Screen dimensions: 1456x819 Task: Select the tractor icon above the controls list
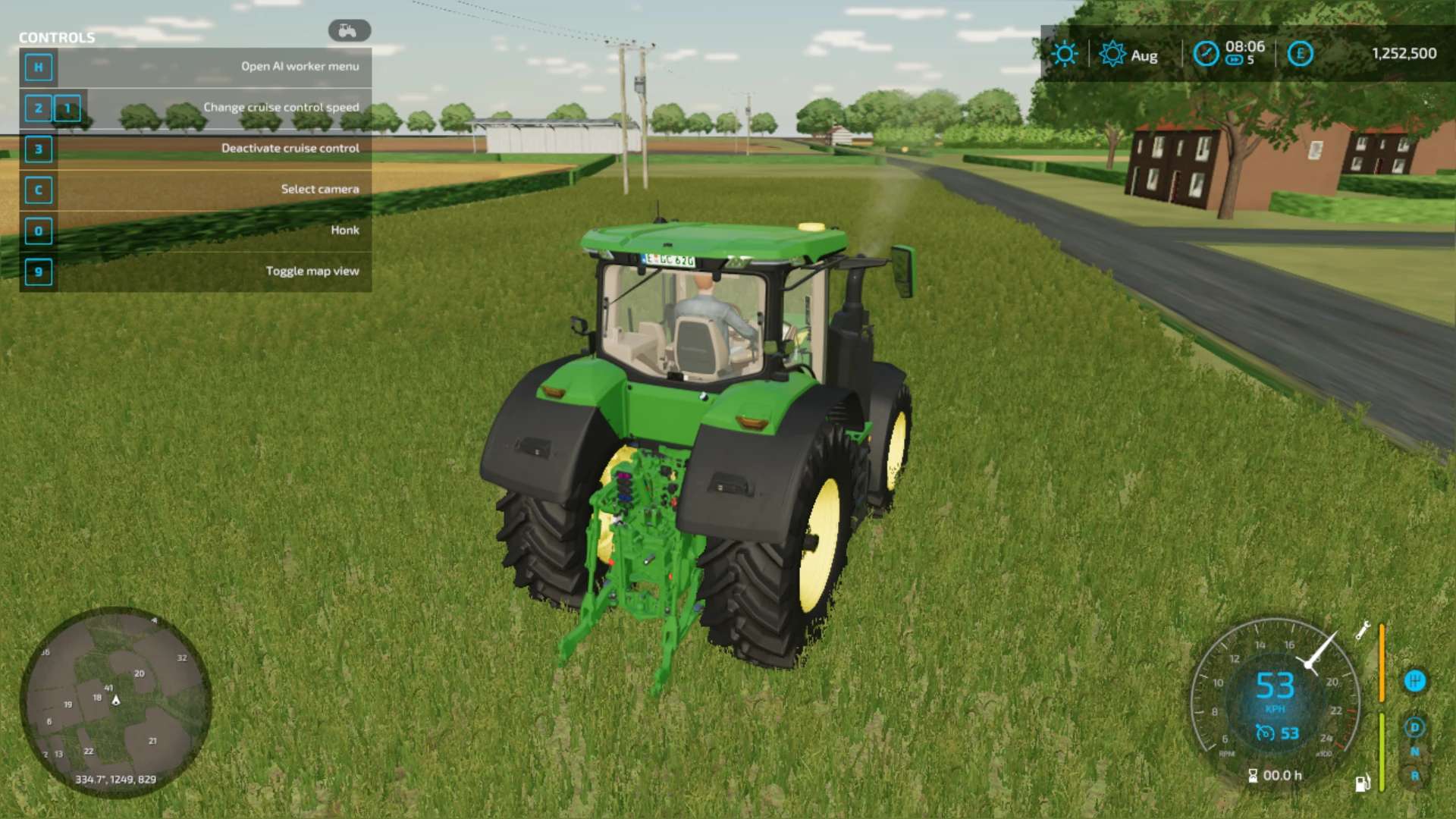click(x=349, y=30)
